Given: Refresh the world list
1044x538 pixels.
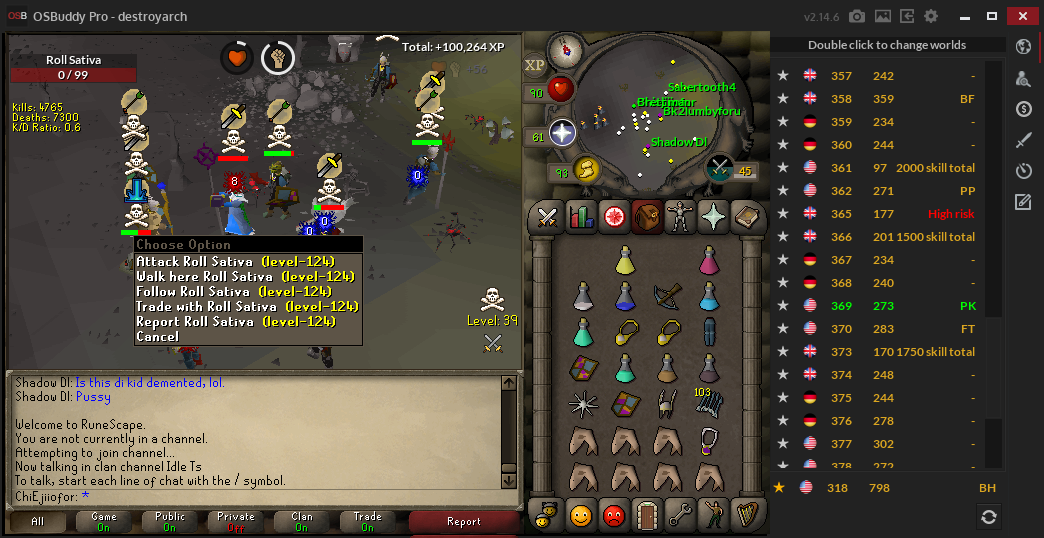Looking at the screenshot, I should click(988, 516).
